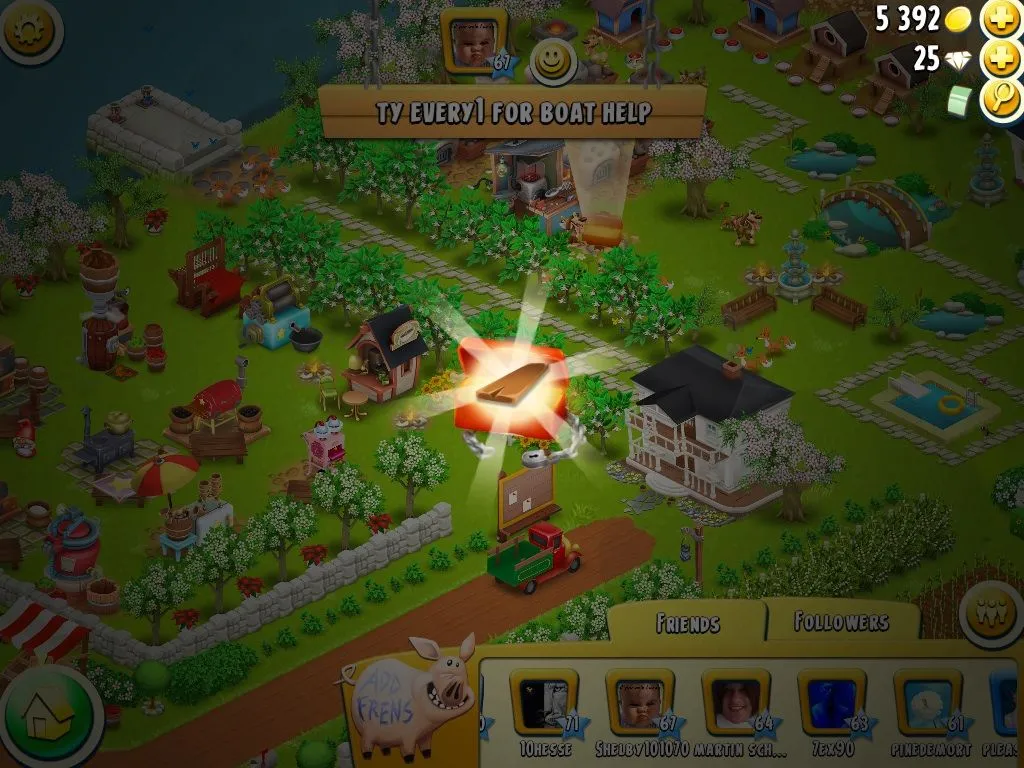Image resolution: width=1024 pixels, height=768 pixels.
Task: Open the magnifying glass search button
Action: (x=1001, y=99)
